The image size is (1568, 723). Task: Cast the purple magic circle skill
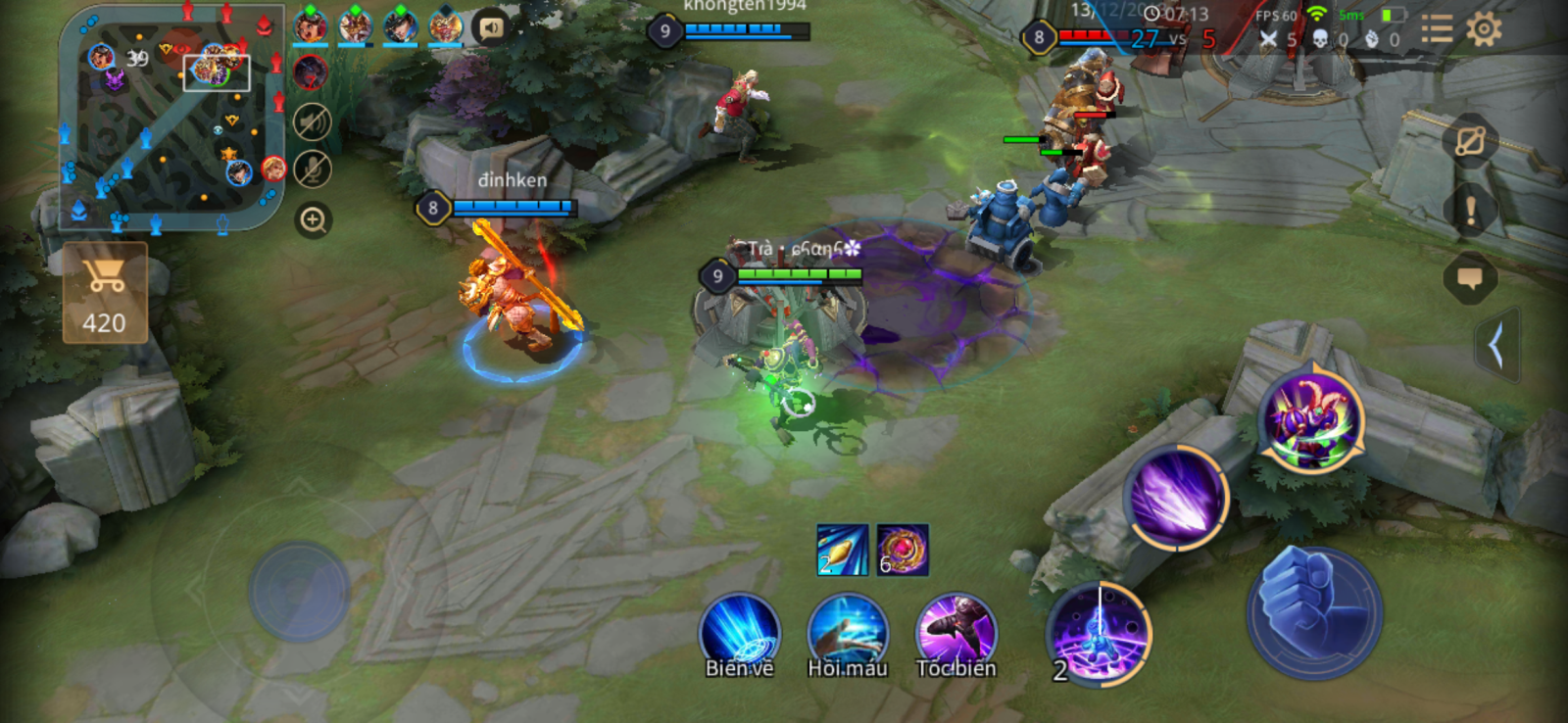(1100, 633)
